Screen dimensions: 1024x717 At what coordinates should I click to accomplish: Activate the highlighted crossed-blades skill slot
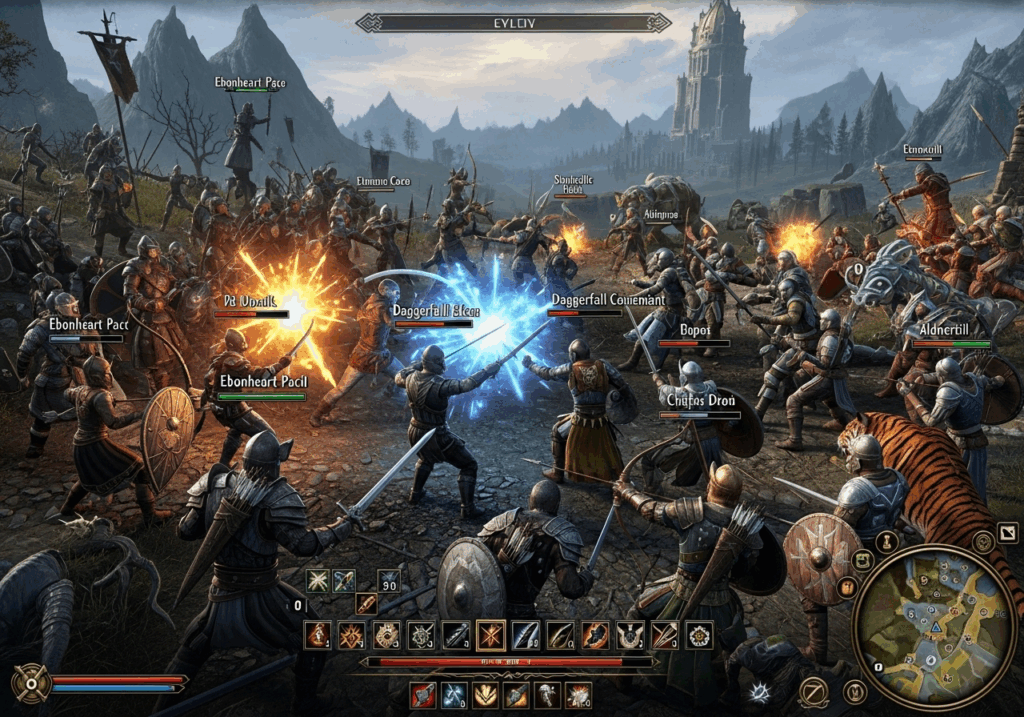coord(490,634)
